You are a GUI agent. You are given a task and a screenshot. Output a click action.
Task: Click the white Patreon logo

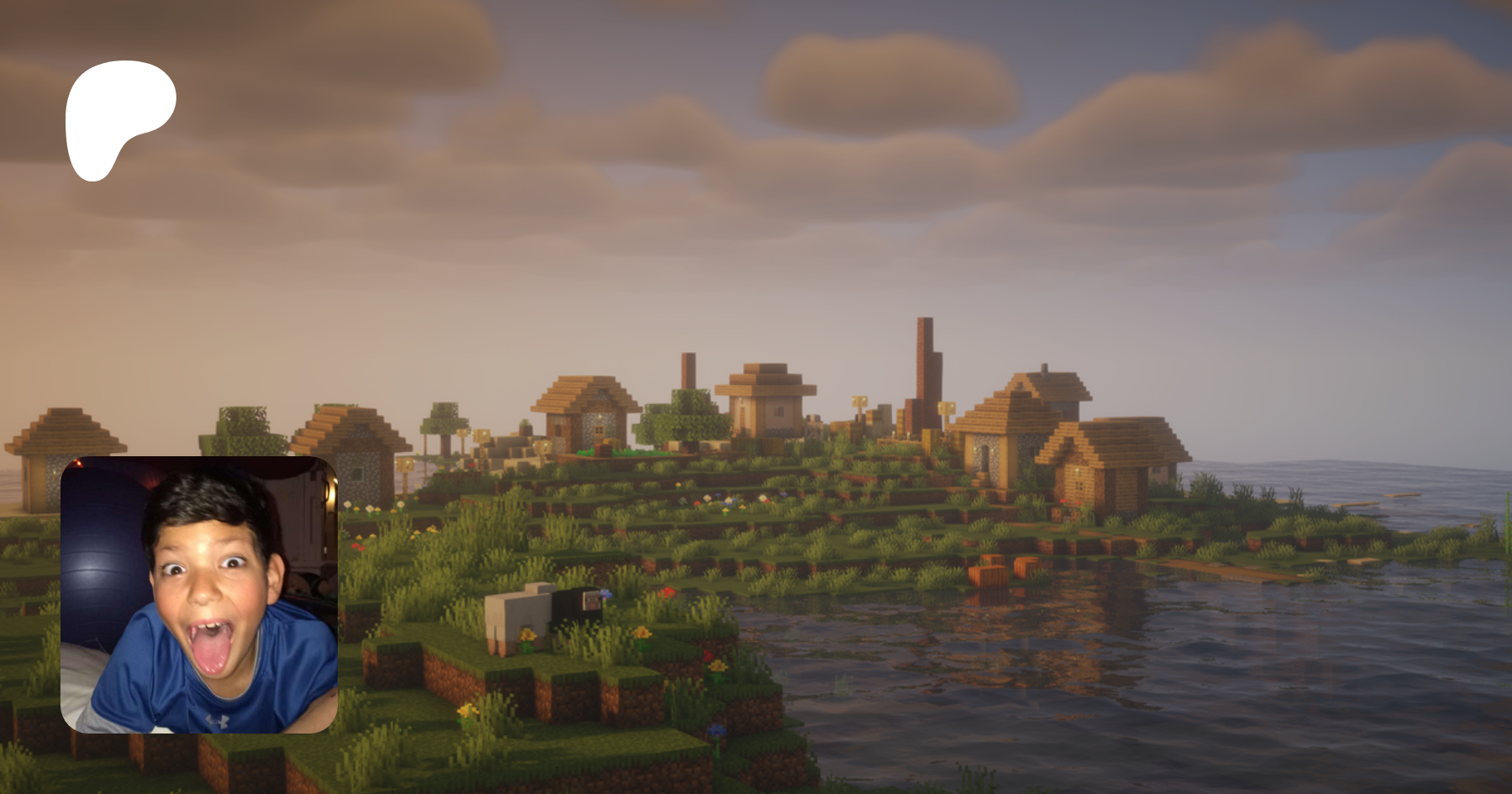(x=118, y=115)
